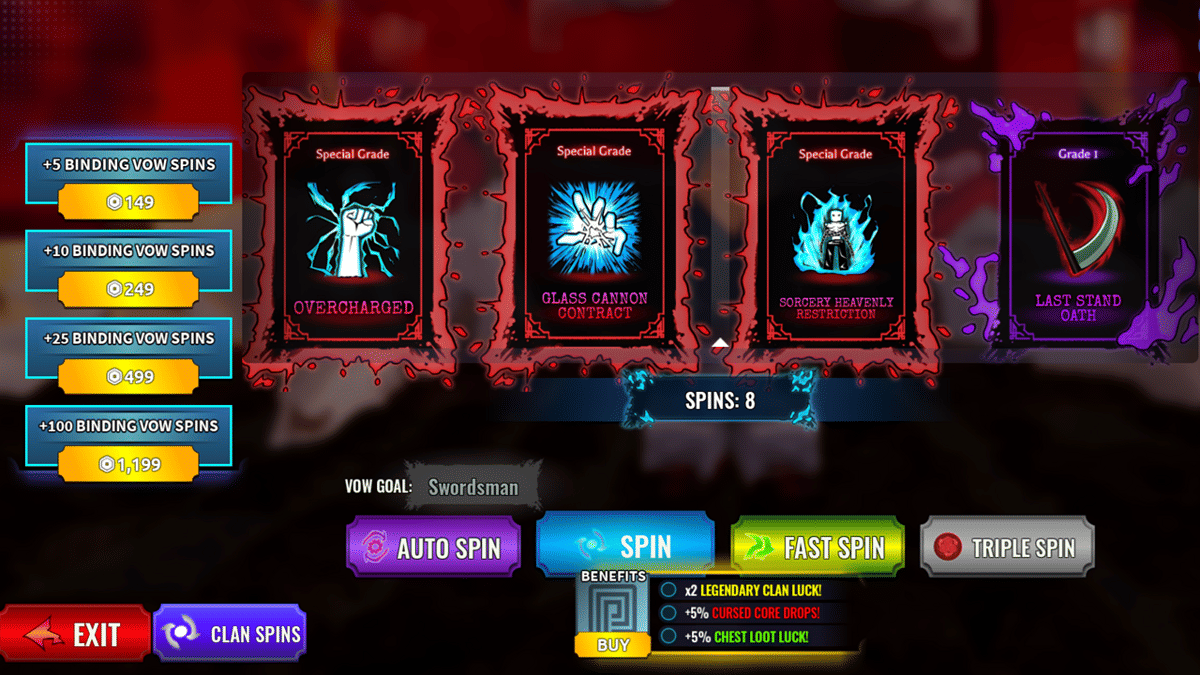Buy the +5 Binding Vow Spins pack

click(x=128, y=202)
